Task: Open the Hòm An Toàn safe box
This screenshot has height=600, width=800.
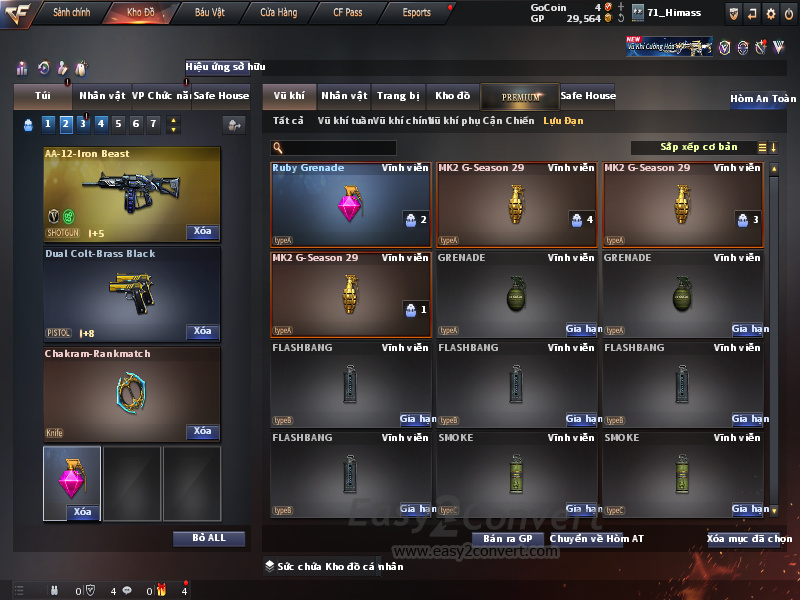Action: (x=762, y=99)
